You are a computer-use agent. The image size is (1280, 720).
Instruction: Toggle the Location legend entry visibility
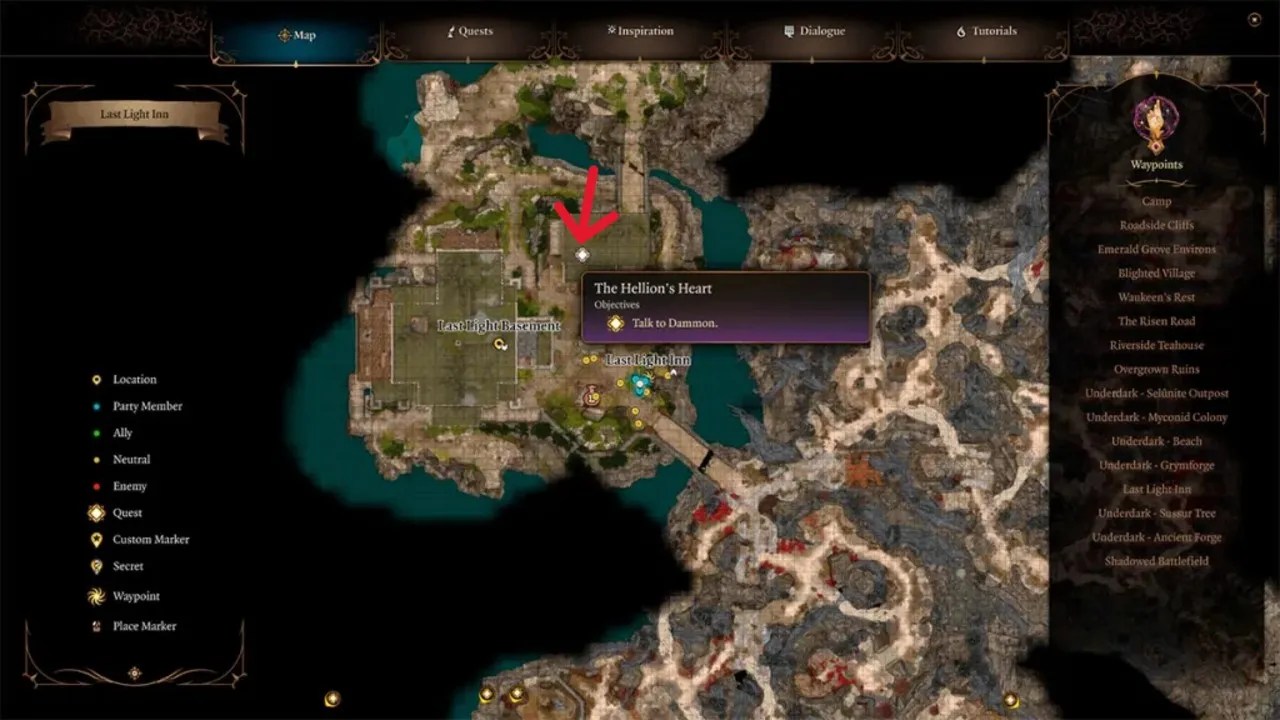[x=95, y=379]
